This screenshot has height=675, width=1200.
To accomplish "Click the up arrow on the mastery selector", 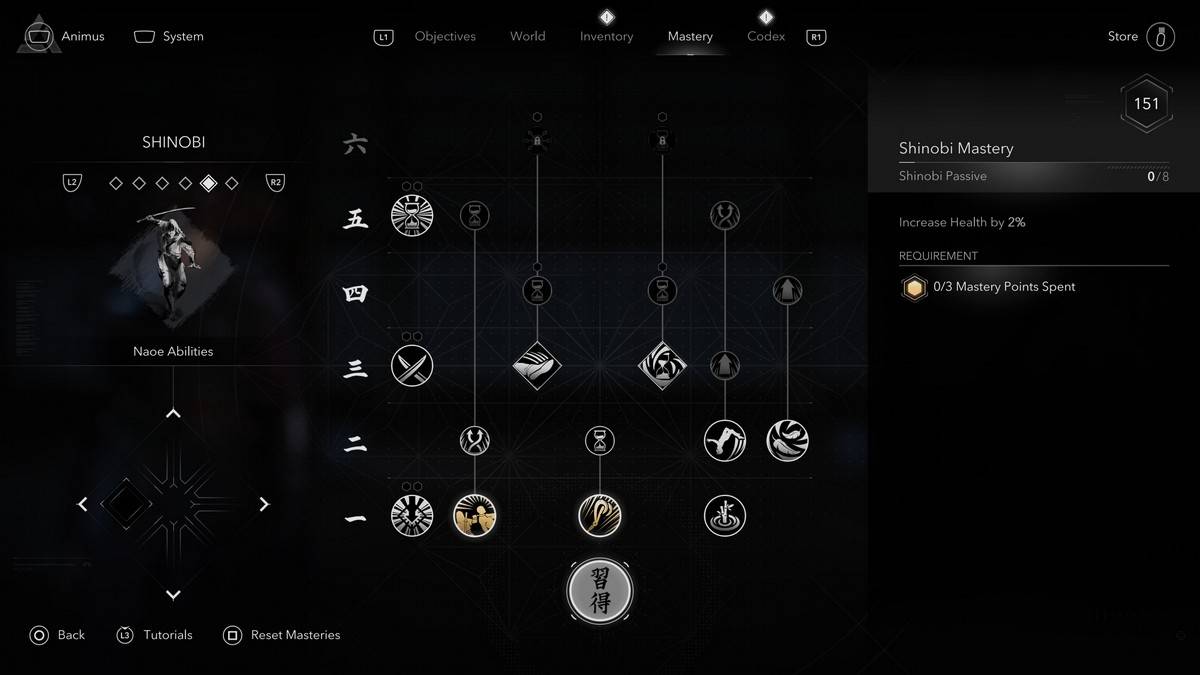I will click(173, 413).
